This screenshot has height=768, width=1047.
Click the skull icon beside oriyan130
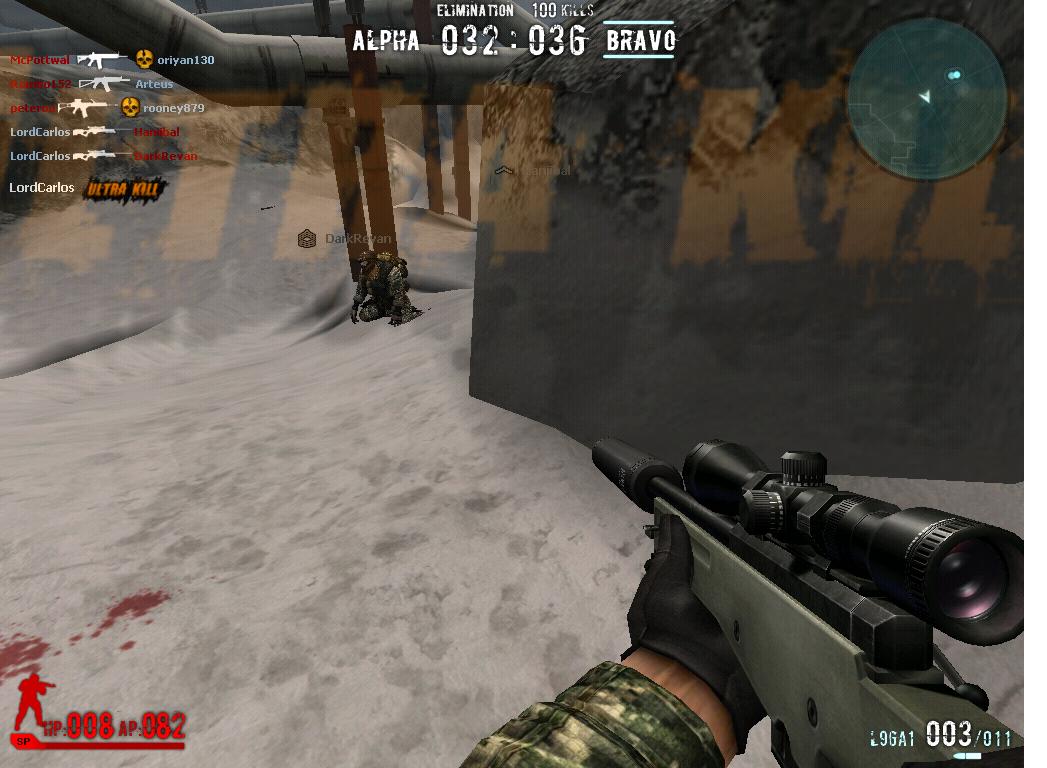[144, 60]
